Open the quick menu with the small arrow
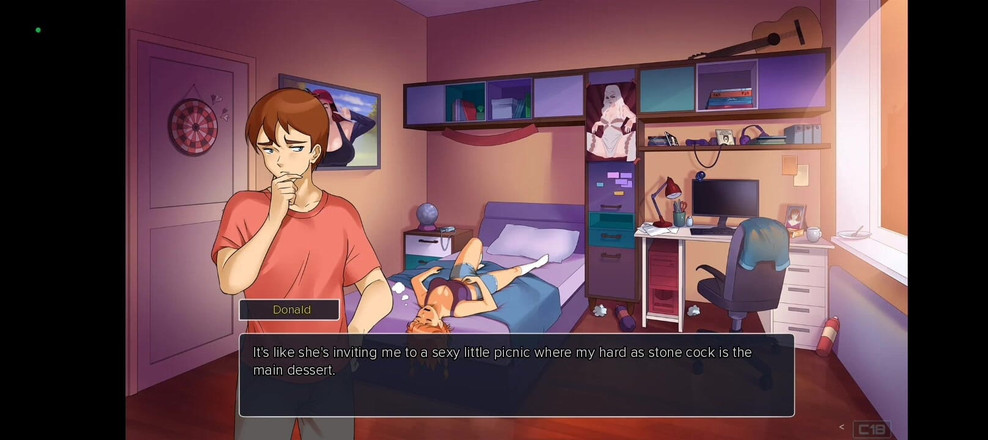 pyautogui.click(x=842, y=428)
